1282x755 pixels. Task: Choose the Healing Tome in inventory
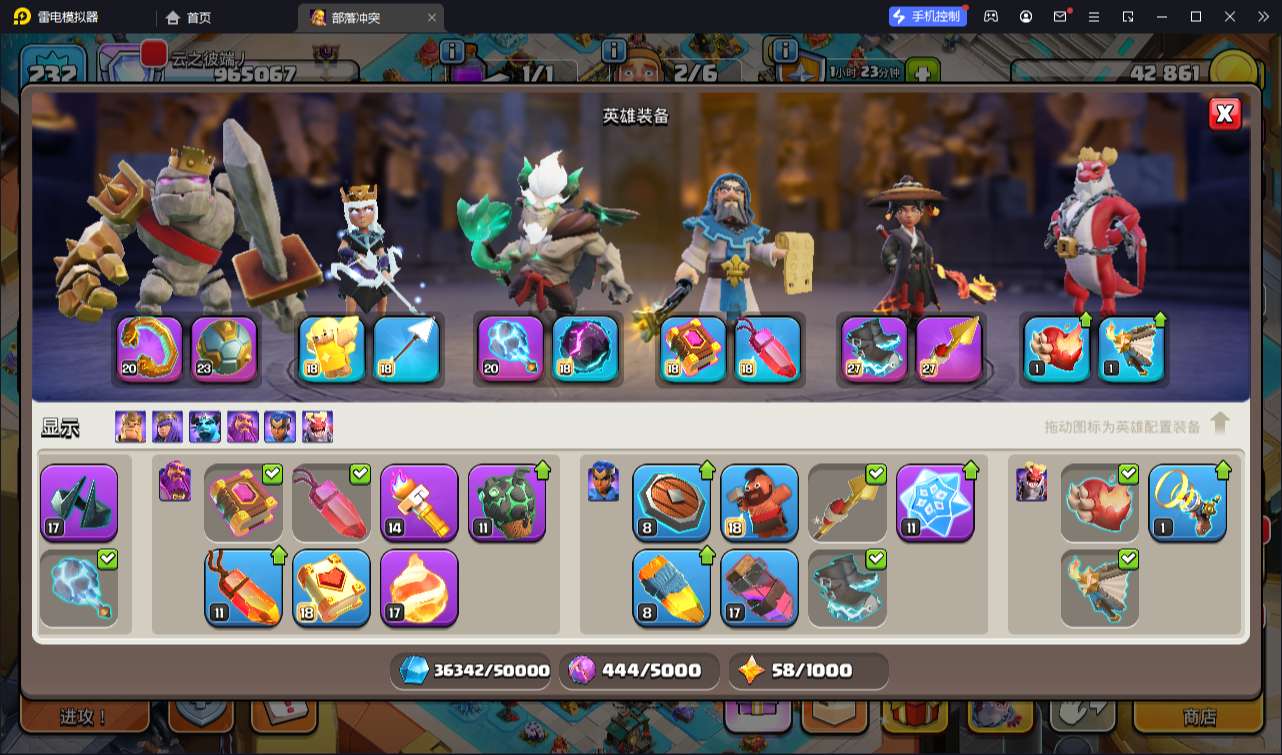[x=331, y=588]
